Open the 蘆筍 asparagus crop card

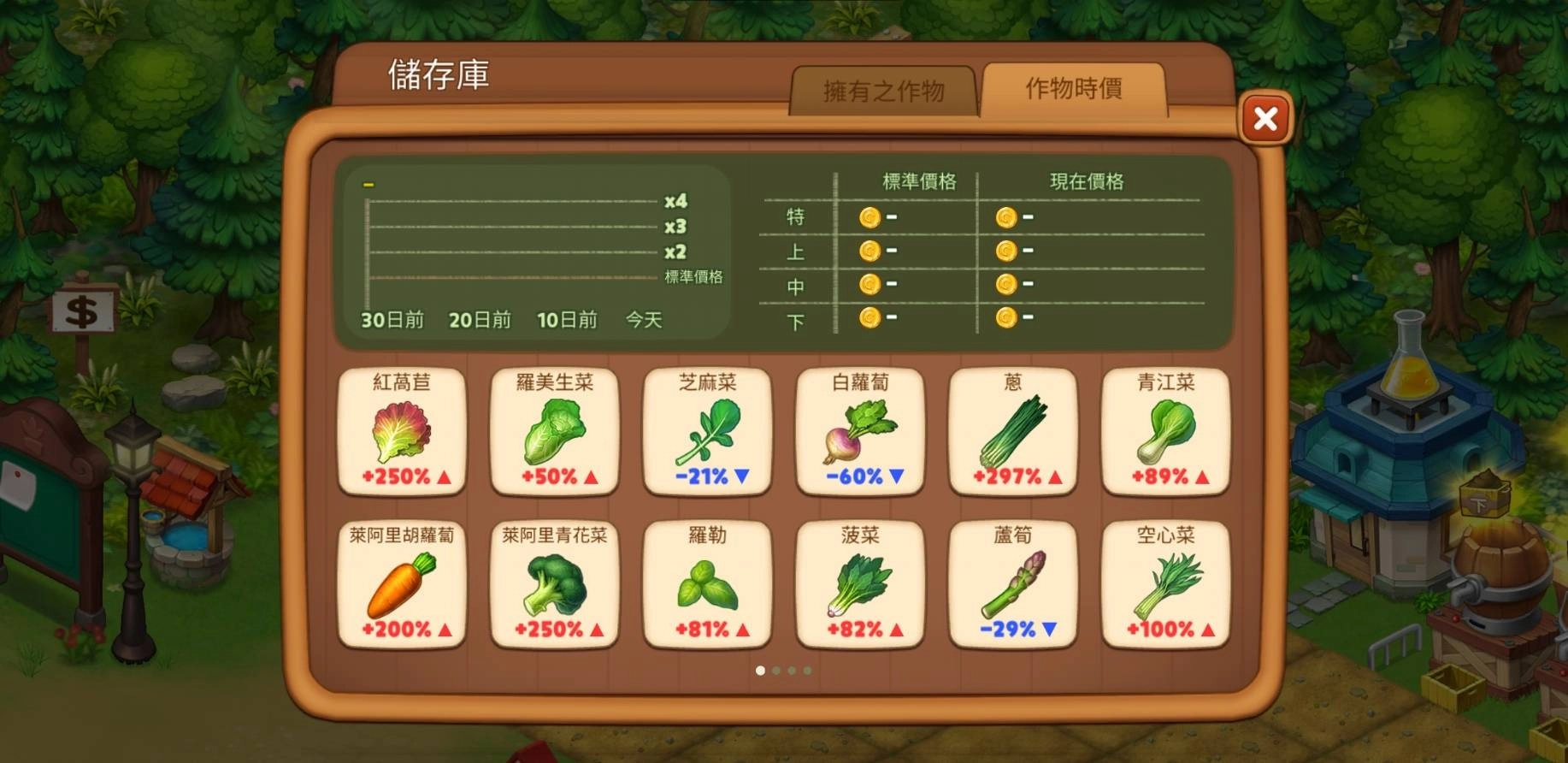1012,586
